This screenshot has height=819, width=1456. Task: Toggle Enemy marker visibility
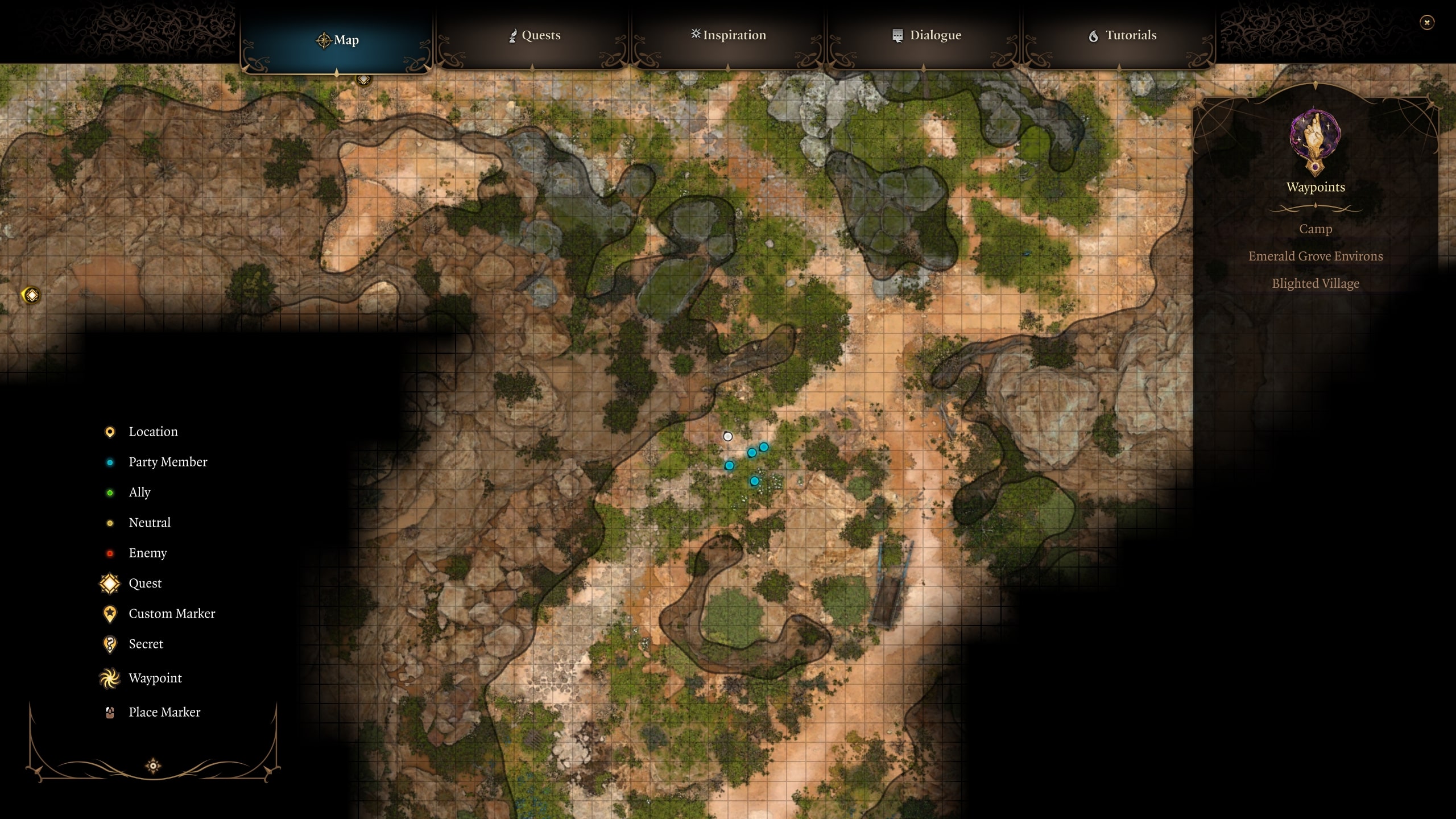pos(109,552)
